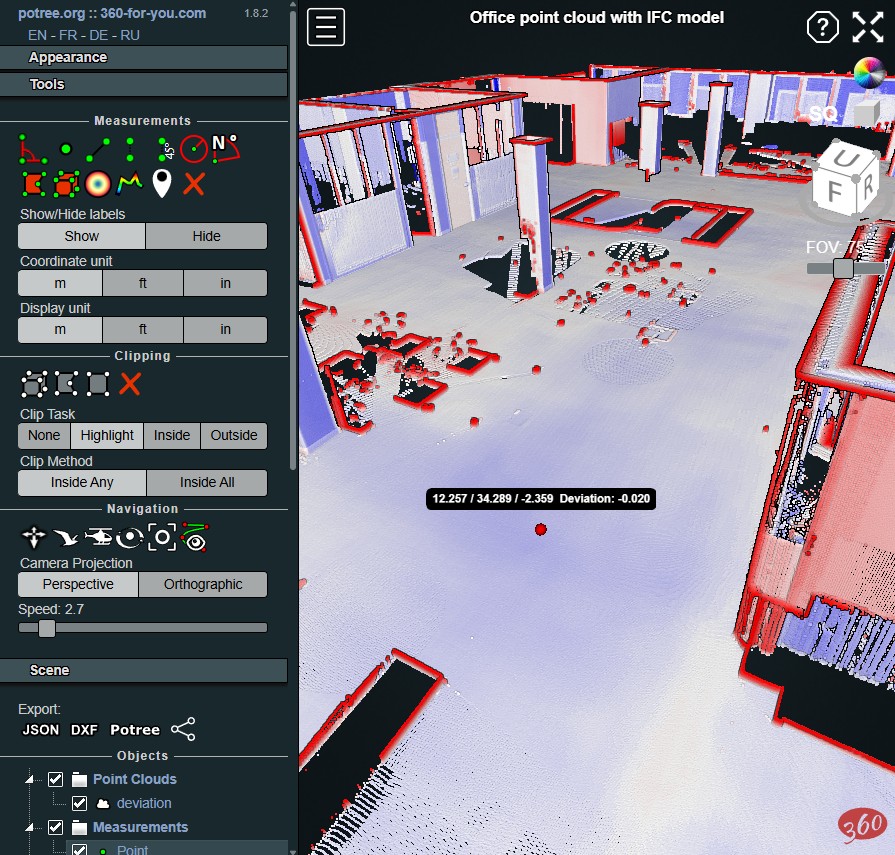Viewport: 895px width, 855px height.
Task: Switch the language to DE
Action: [x=98, y=35]
